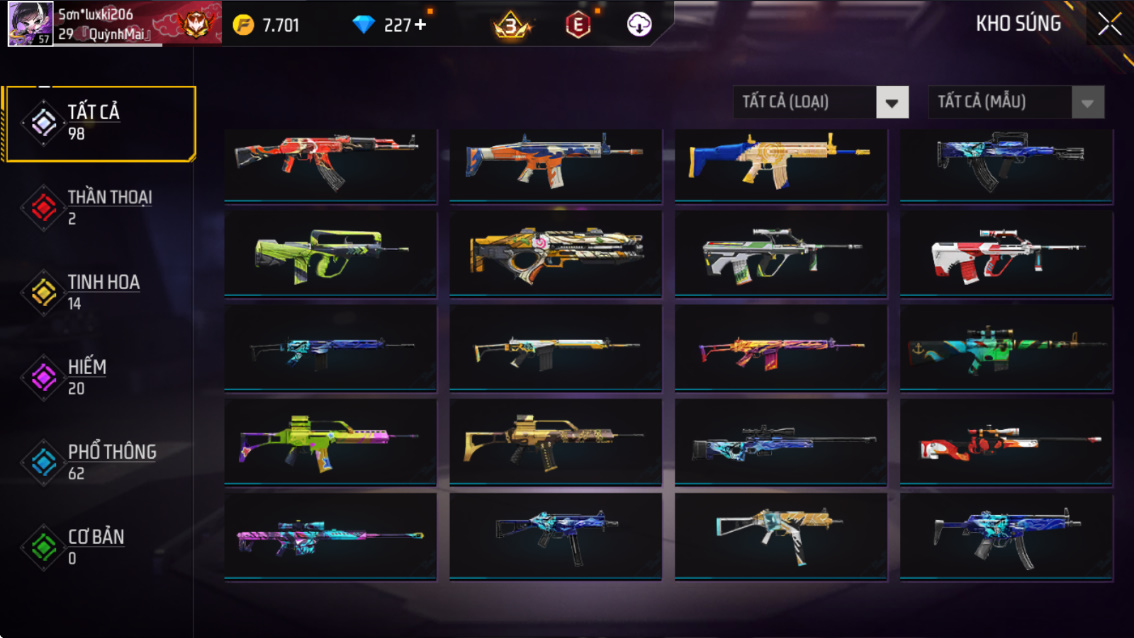Open the Tinh Hoa skin category
Screen dimensions: 1134x638
click(x=98, y=292)
